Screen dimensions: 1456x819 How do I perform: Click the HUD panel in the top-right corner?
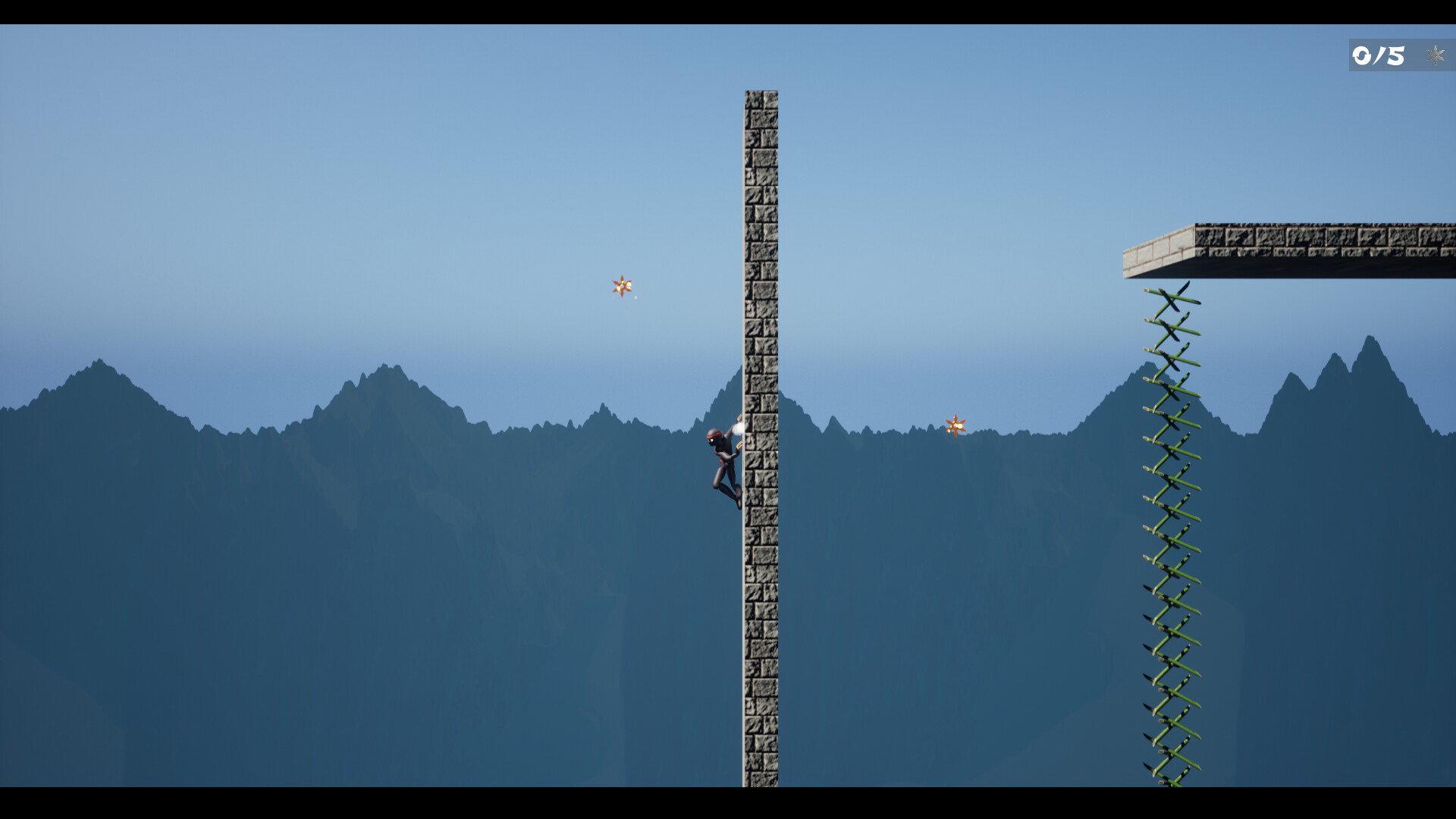pos(1403,55)
